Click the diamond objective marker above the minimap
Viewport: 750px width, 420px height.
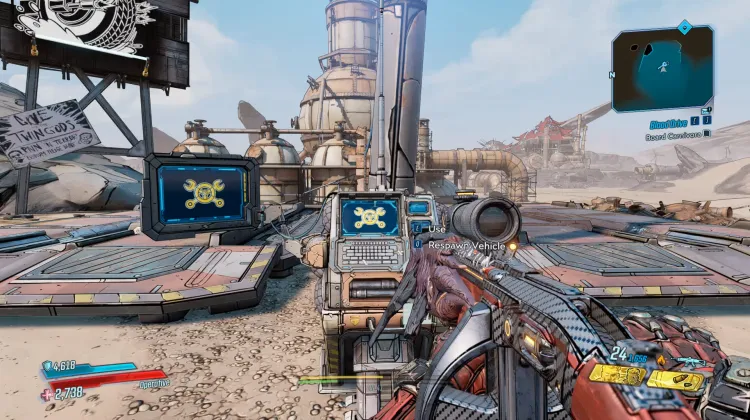click(x=684, y=26)
